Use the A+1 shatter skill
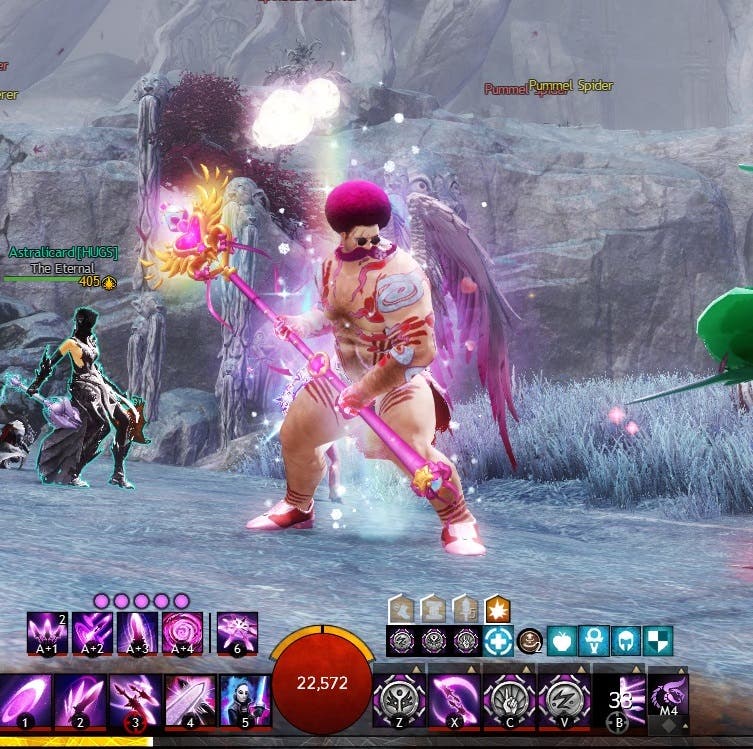Image resolution: width=753 pixels, height=749 pixels. pos(47,633)
